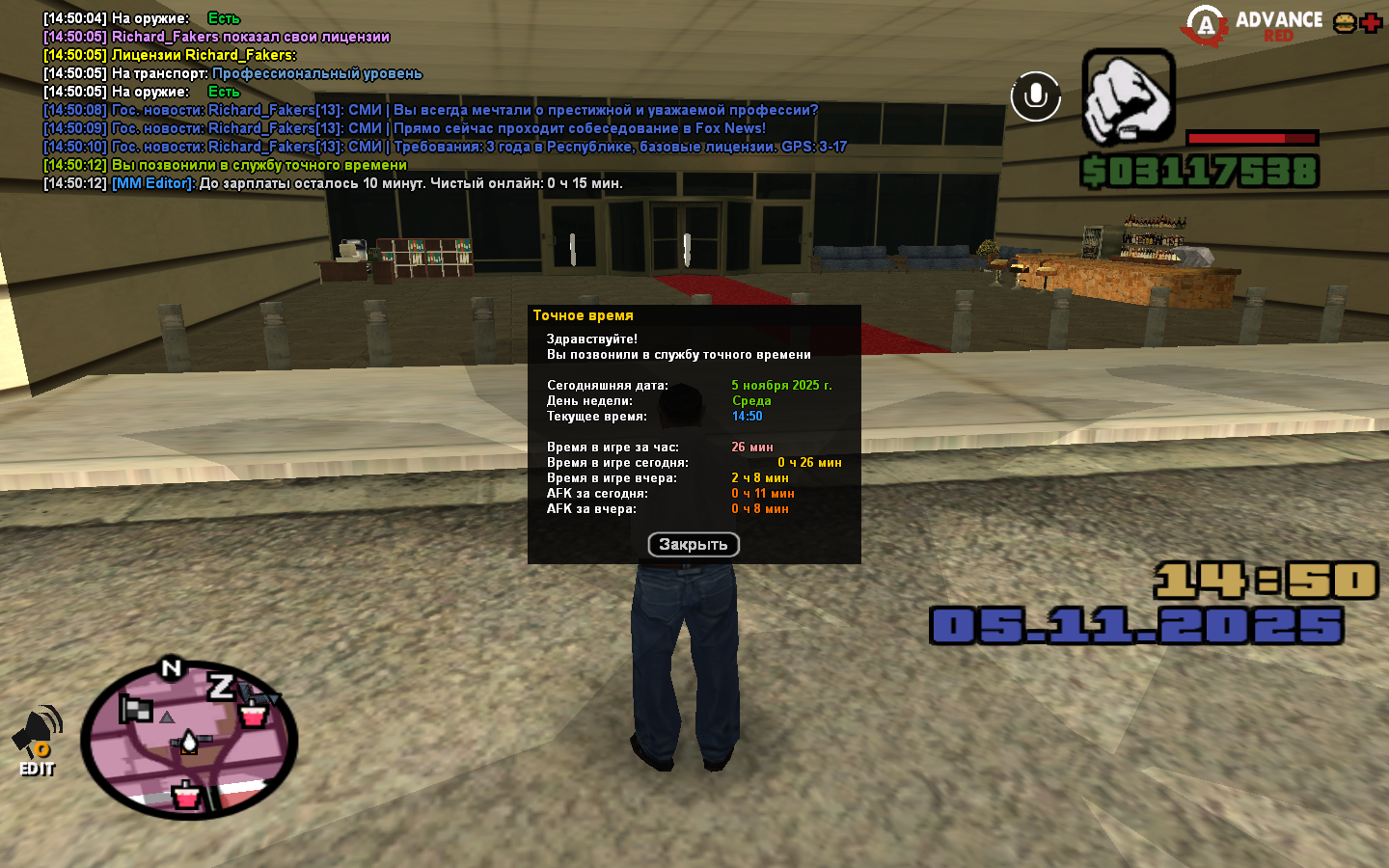1389x868 pixels.
Task: Click the megaphone EDIT icon
Action: tap(37, 741)
